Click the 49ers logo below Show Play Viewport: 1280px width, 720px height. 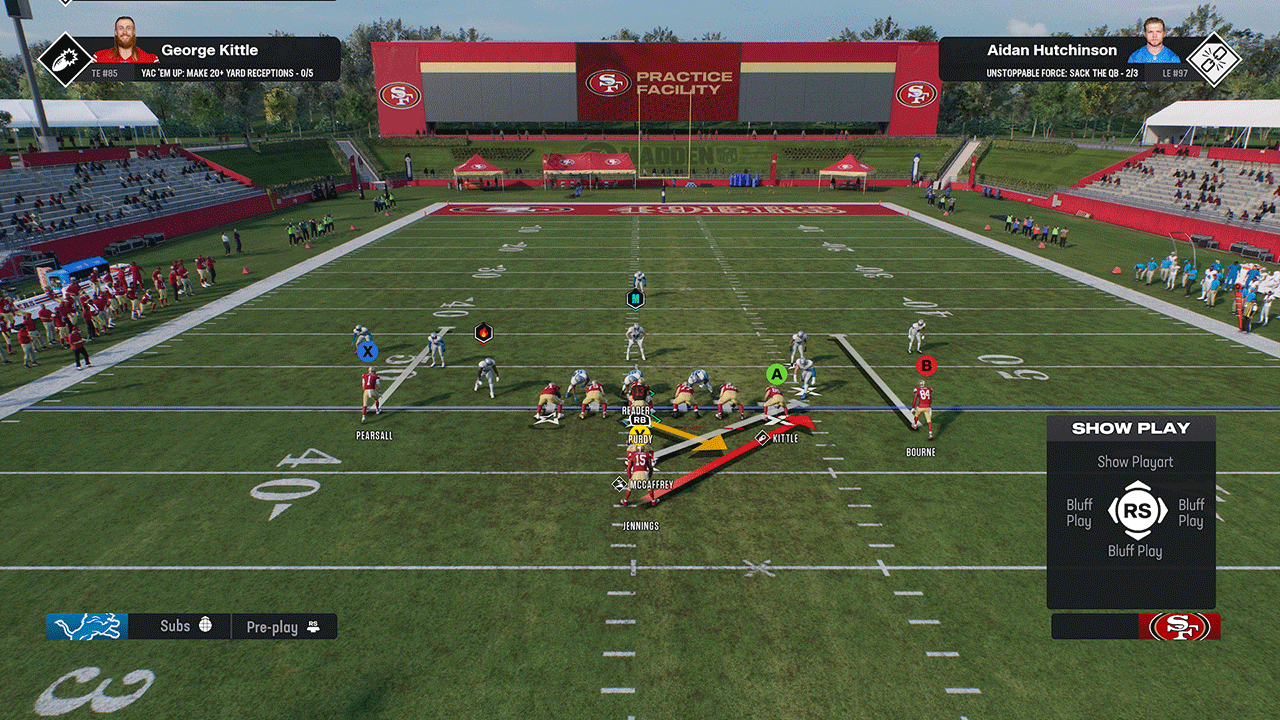(x=1179, y=627)
